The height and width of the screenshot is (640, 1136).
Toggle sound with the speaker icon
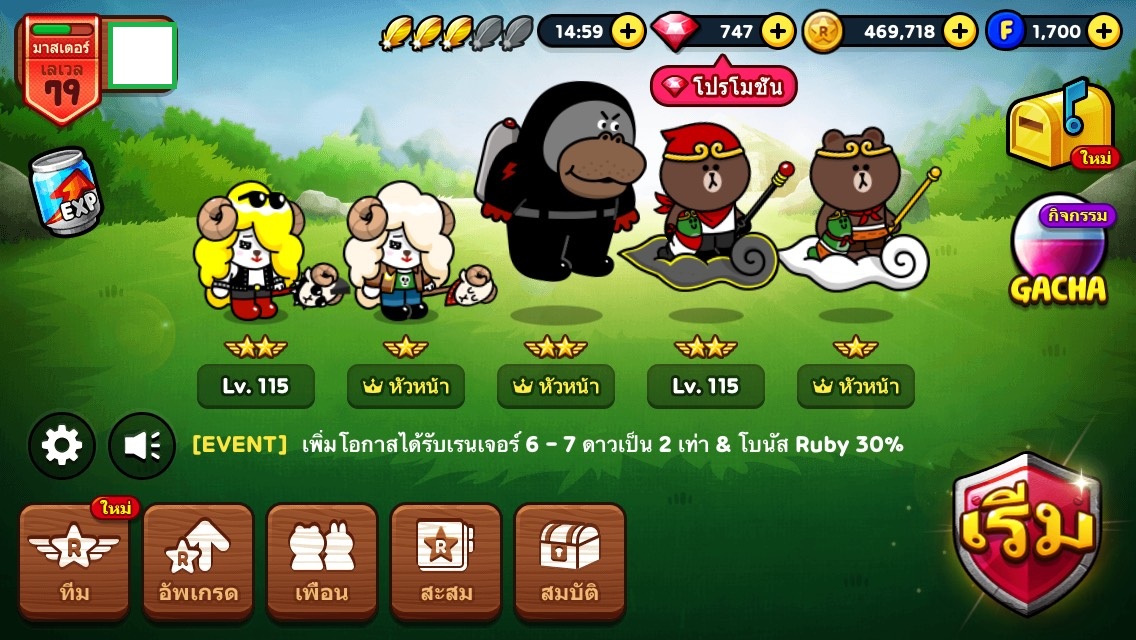point(142,445)
